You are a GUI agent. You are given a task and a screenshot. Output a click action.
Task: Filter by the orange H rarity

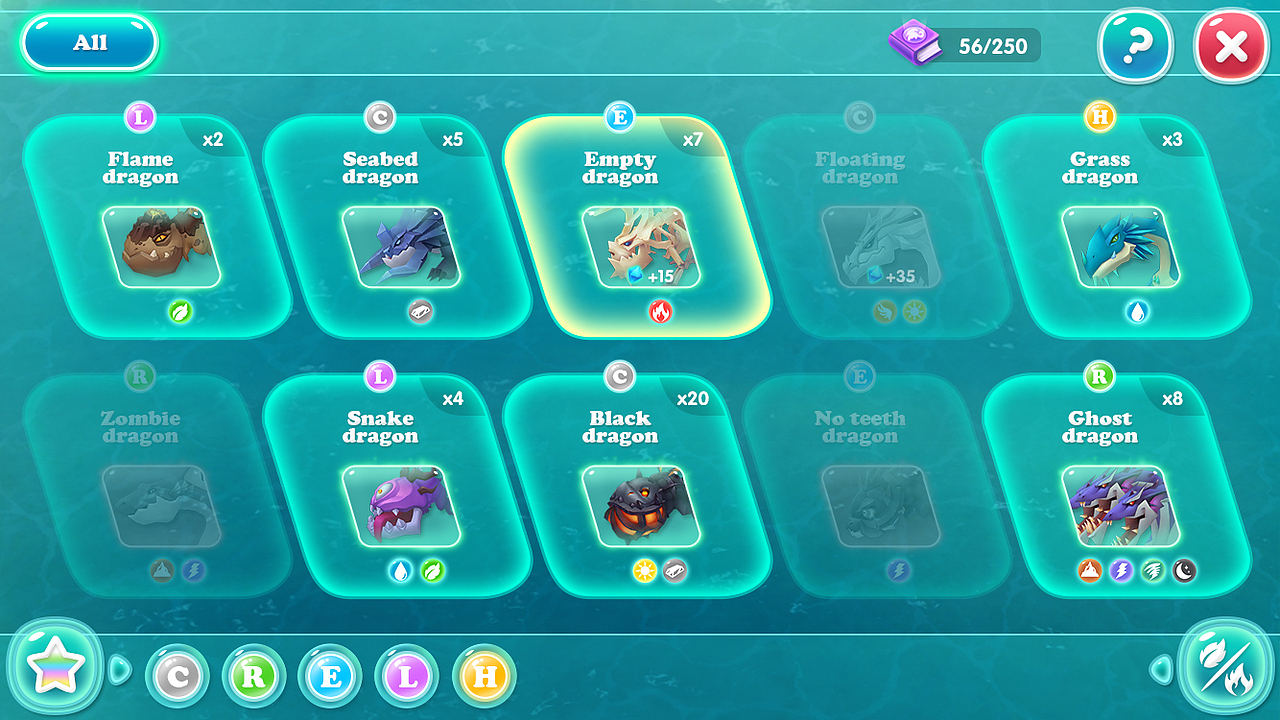pyautogui.click(x=485, y=676)
